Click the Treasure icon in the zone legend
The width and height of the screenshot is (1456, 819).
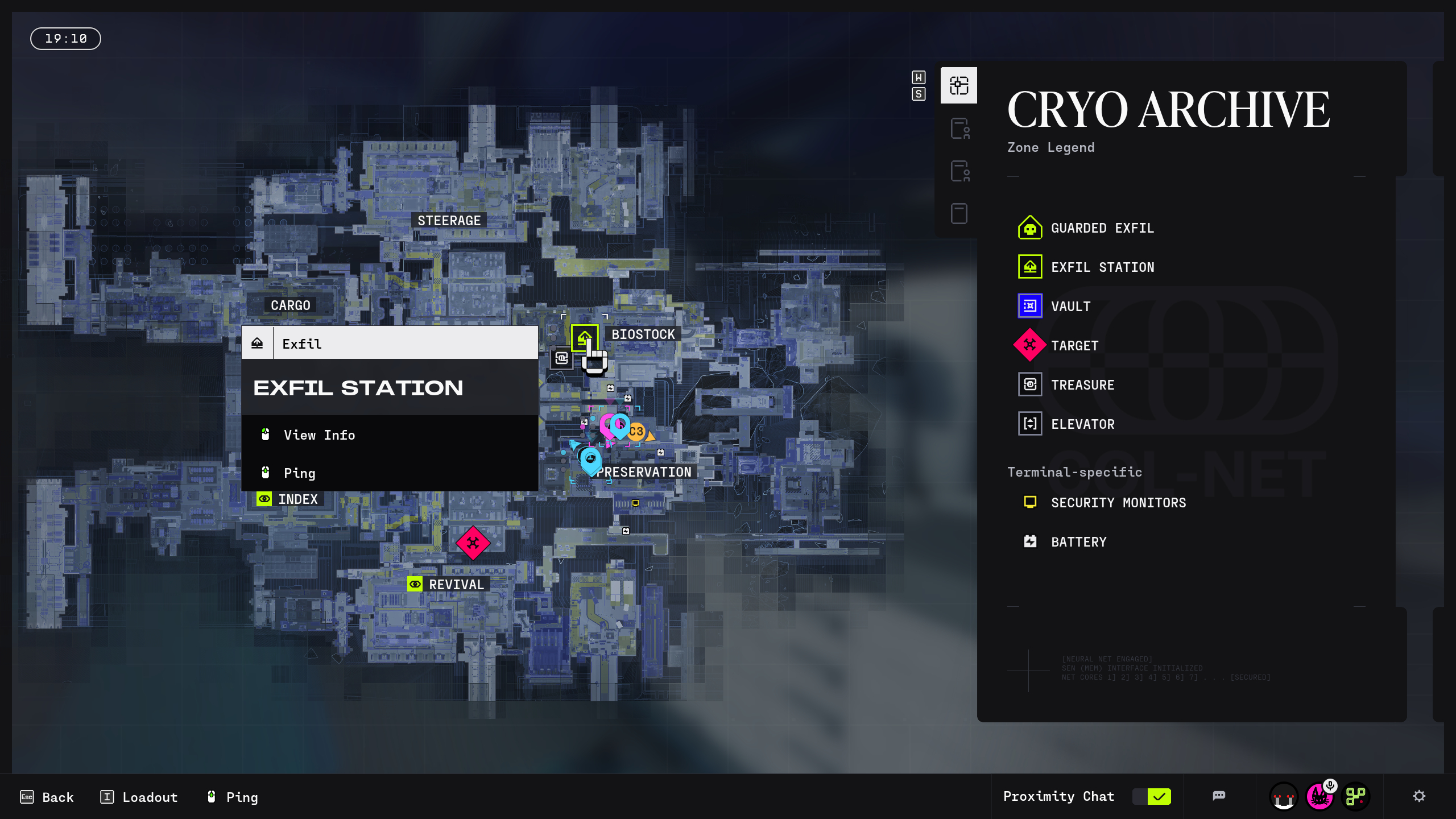(1029, 384)
